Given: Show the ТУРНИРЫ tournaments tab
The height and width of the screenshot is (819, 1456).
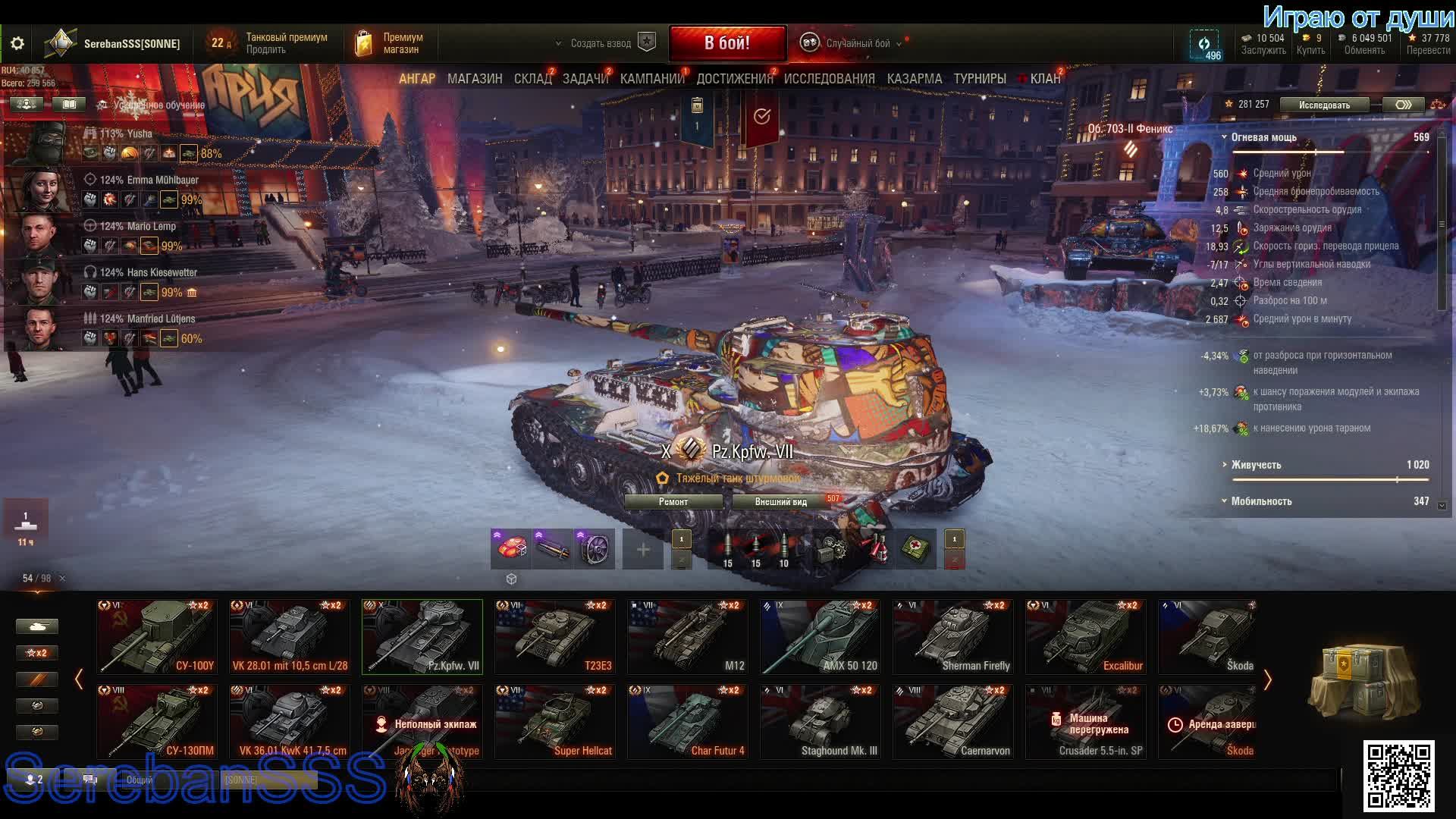Looking at the screenshot, I should point(980,79).
